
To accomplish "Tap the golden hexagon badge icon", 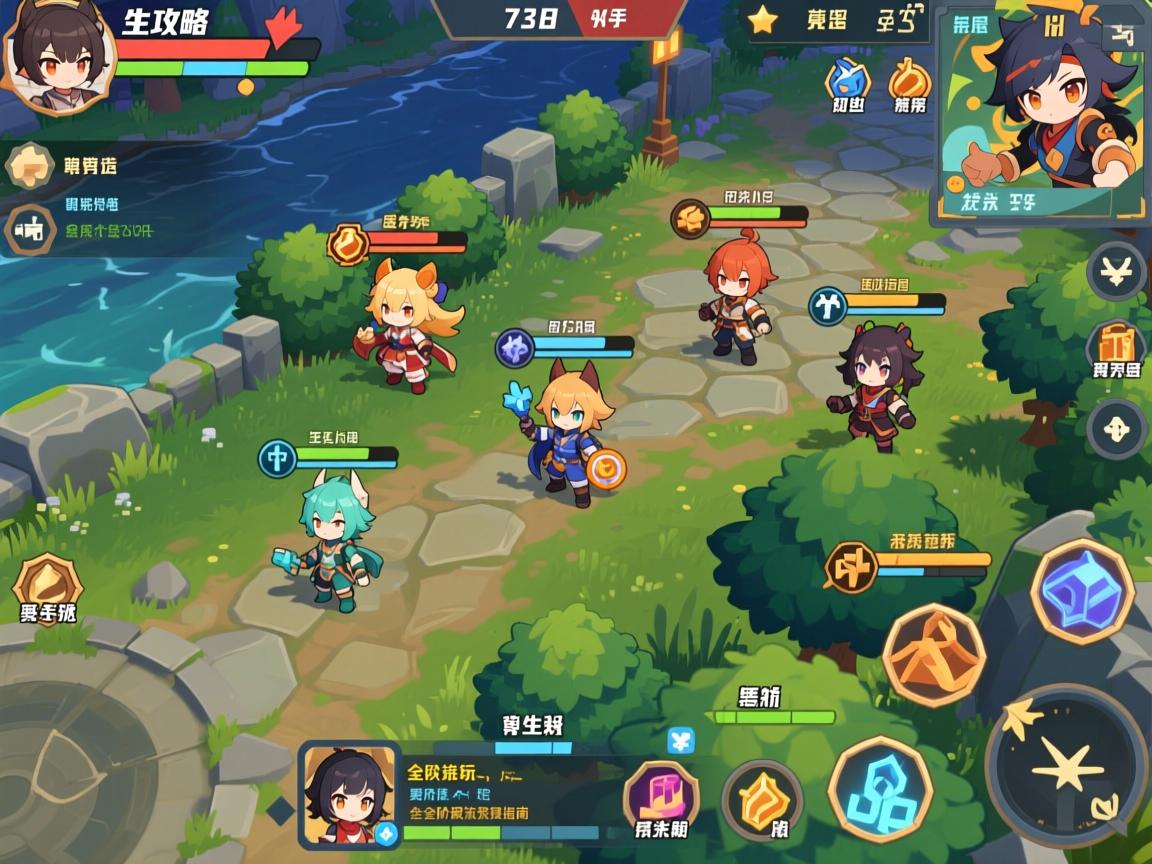I will [47, 583].
